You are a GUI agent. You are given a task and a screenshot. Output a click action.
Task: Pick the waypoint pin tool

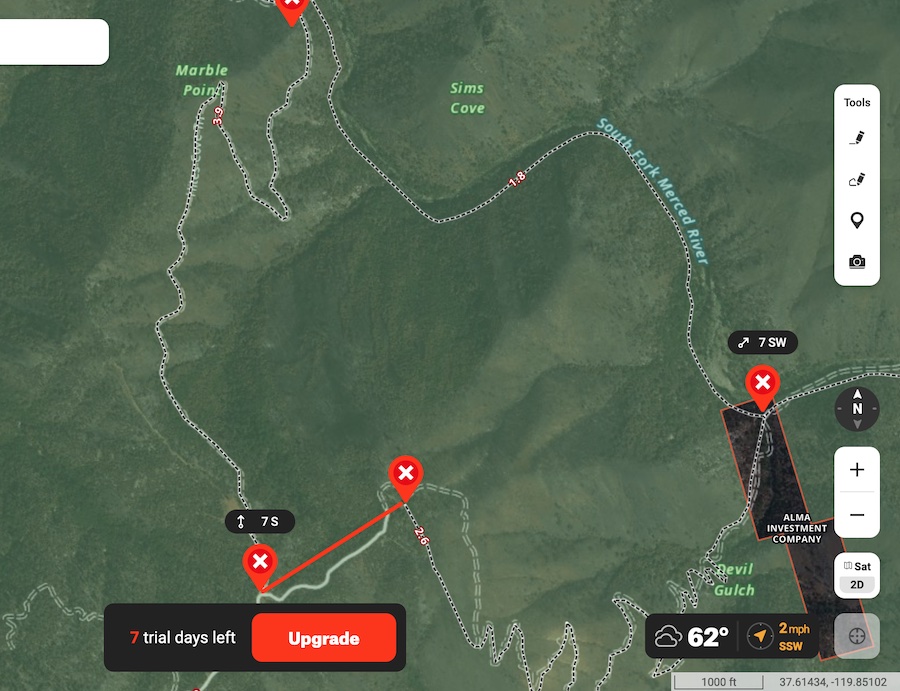point(857,221)
